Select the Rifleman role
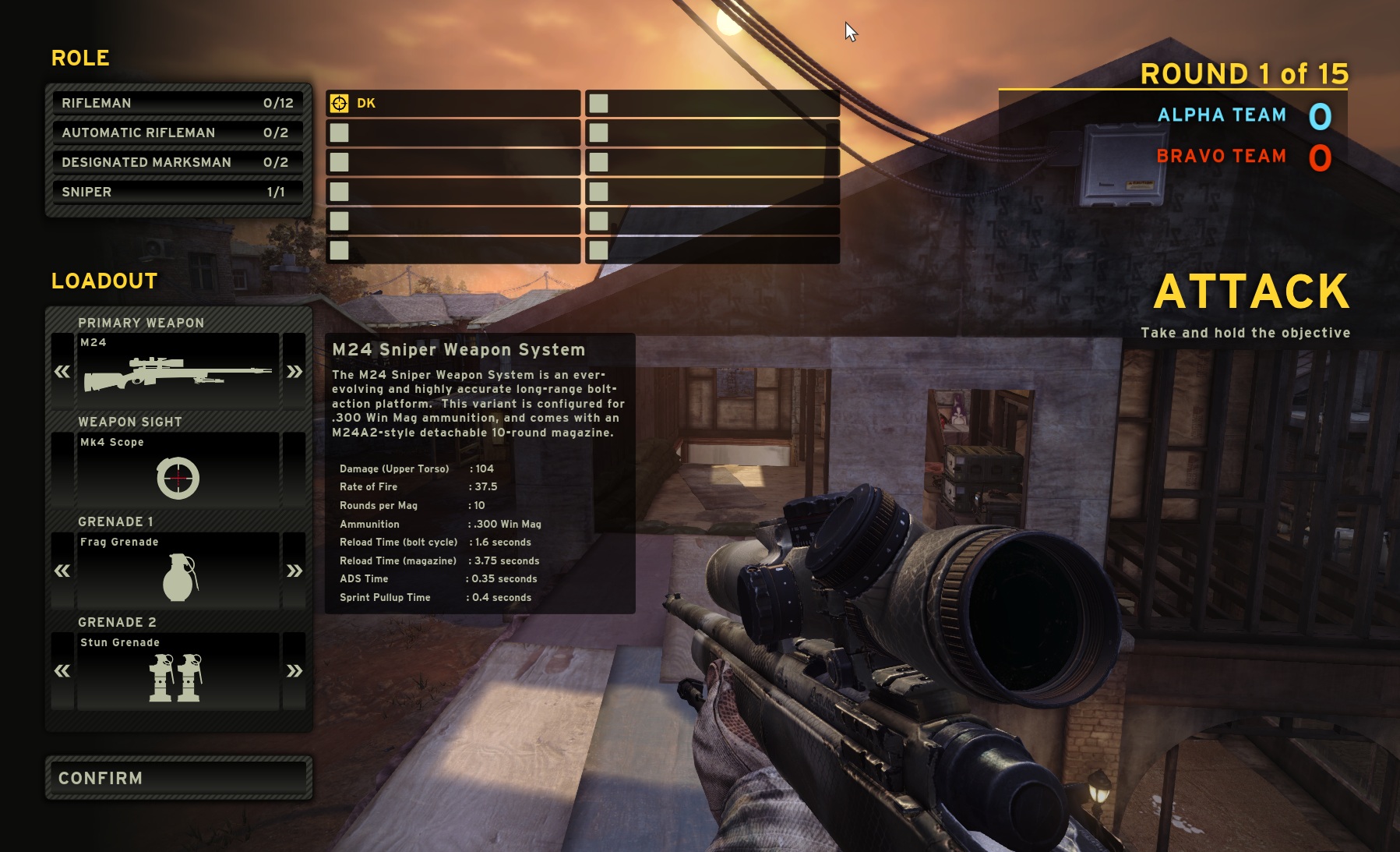Image resolution: width=1400 pixels, height=852 pixels. pos(178,103)
